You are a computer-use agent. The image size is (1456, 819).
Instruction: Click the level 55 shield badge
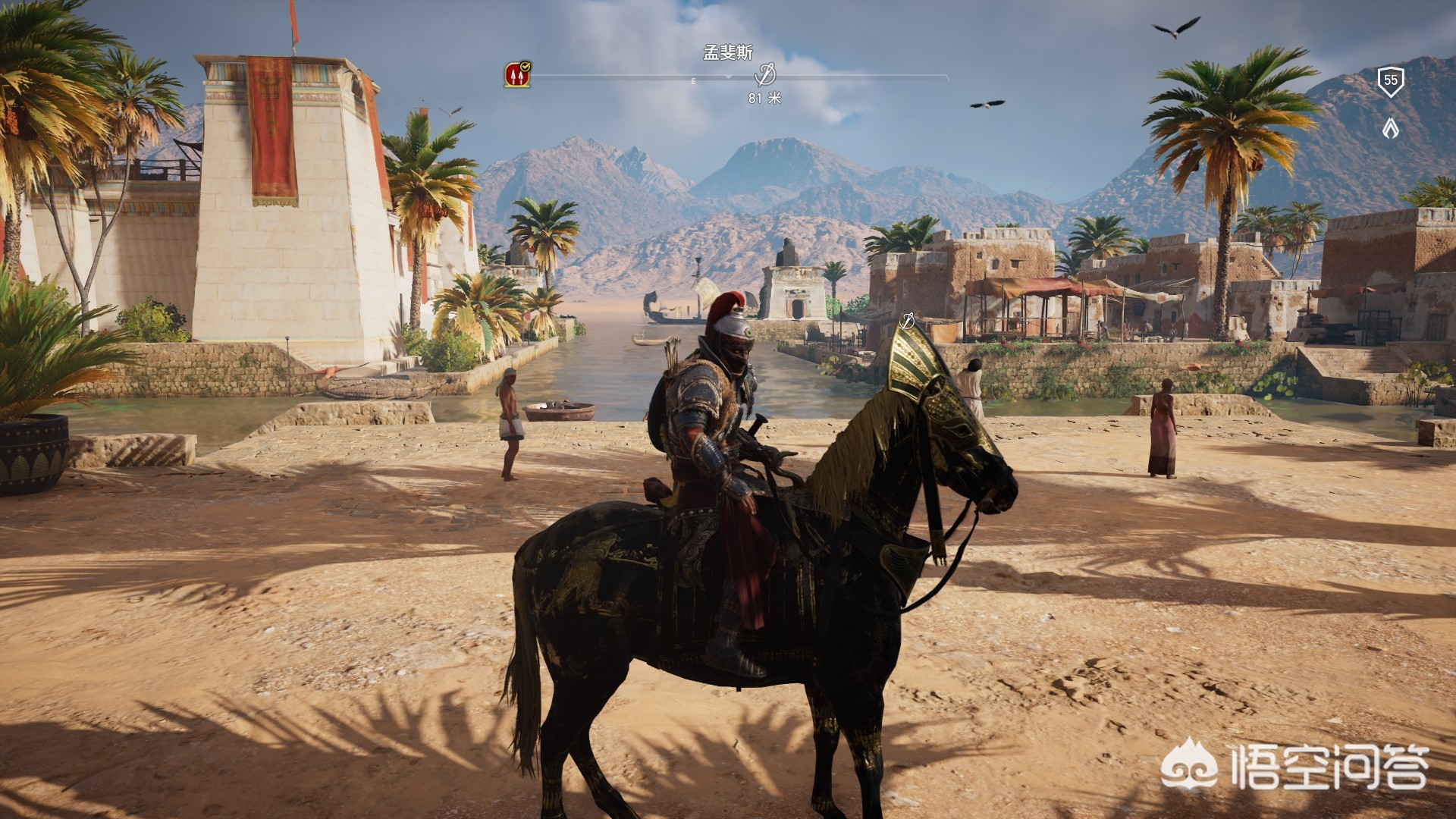pyautogui.click(x=1390, y=80)
